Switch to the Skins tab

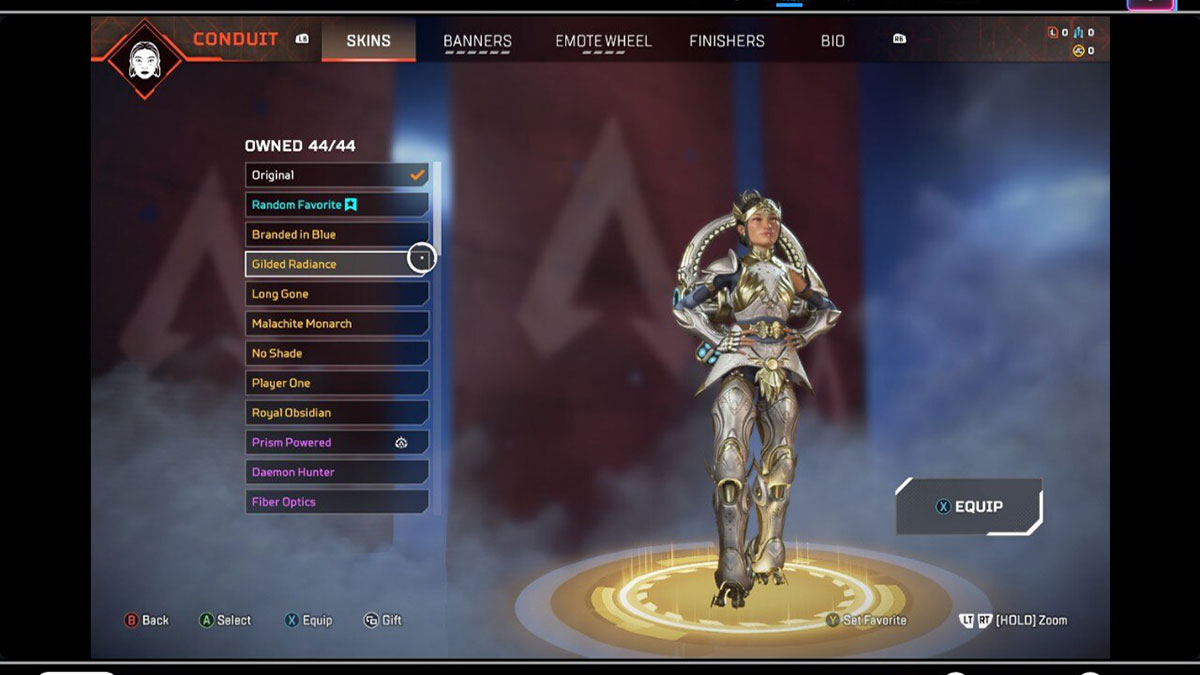[368, 41]
